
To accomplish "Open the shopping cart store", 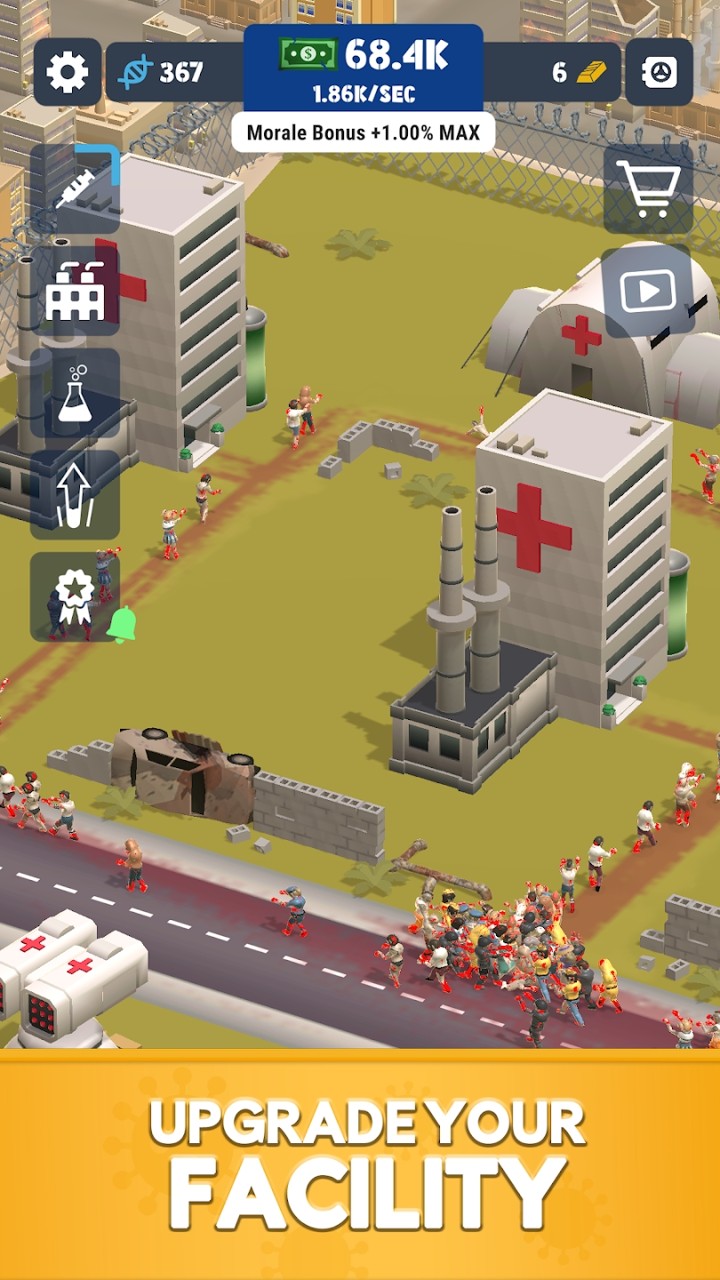I will pos(648,189).
